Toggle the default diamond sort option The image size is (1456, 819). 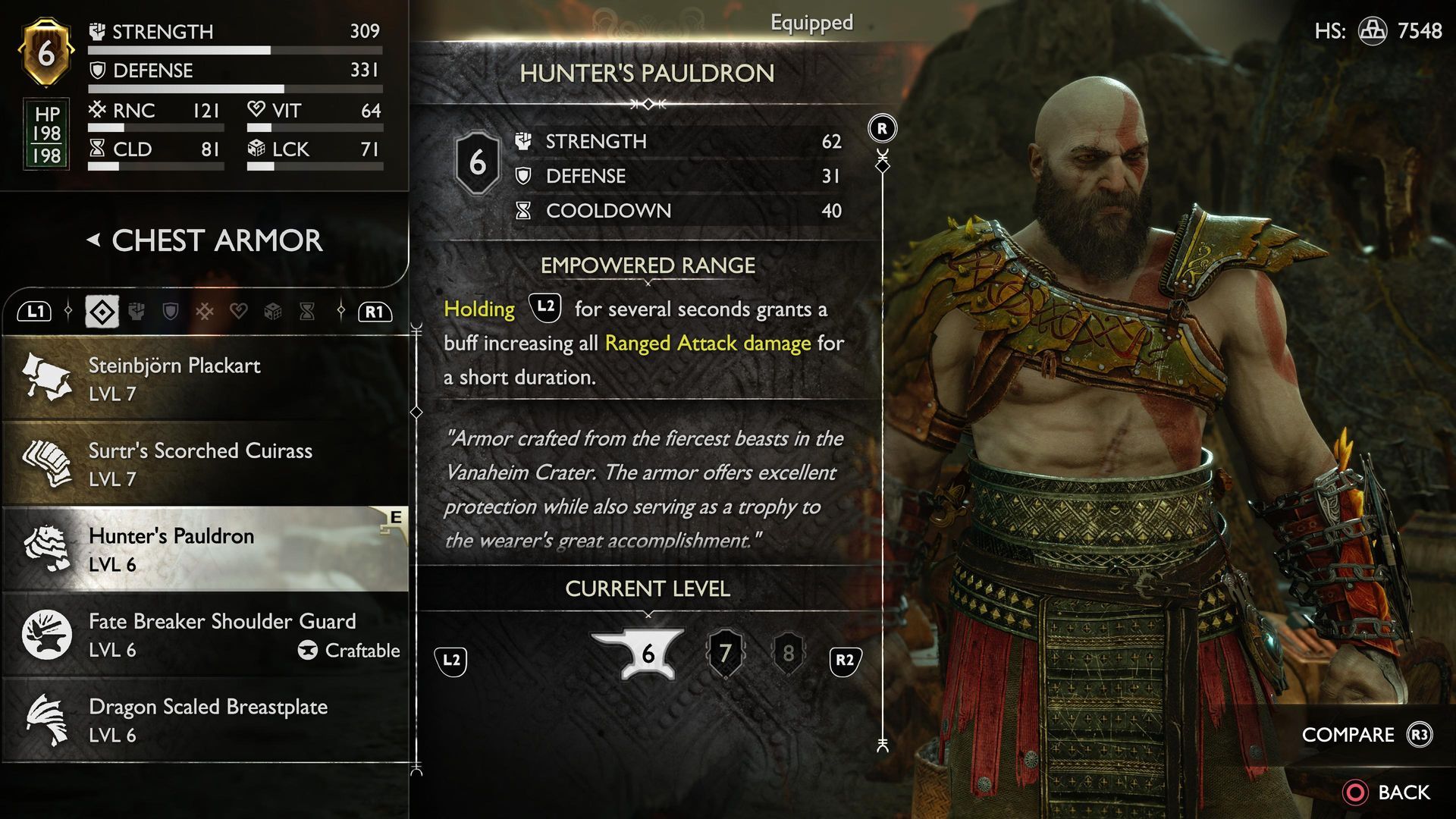tap(102, 311)
